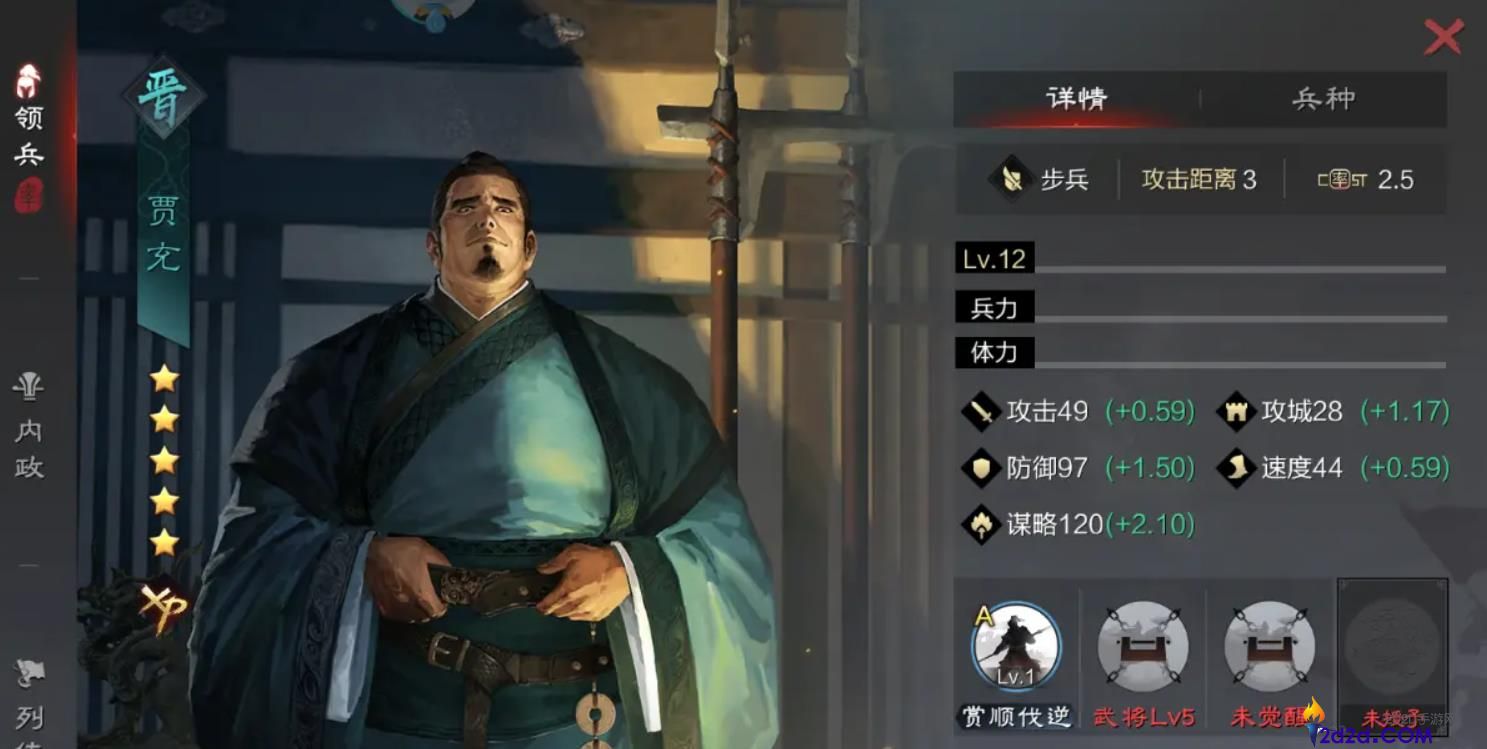This screenshot has height=749, width=1487.
Task: Click the 速度 speed stat icon
Action: [1235, 468]
